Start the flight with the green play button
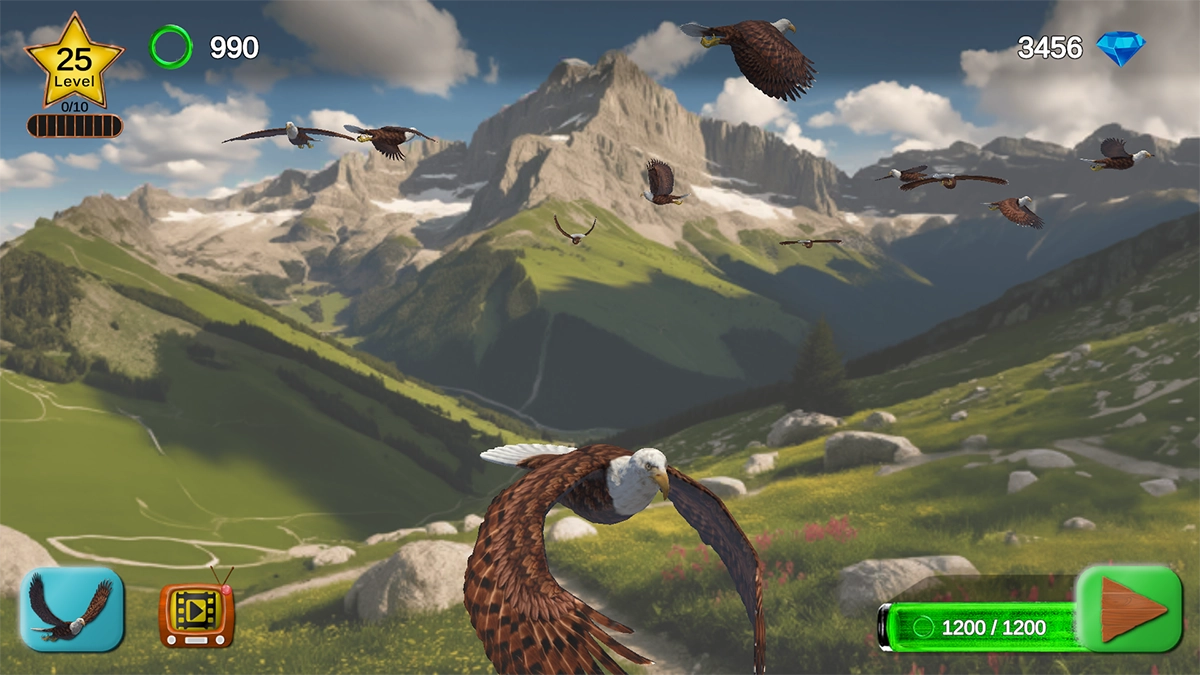The image size is (1200, 675). [1129, 609]
